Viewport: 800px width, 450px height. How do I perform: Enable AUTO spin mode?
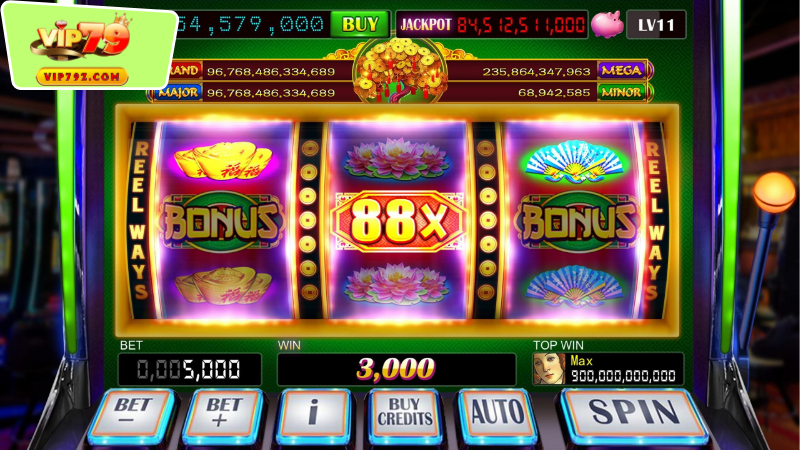(x=496, y=412)
